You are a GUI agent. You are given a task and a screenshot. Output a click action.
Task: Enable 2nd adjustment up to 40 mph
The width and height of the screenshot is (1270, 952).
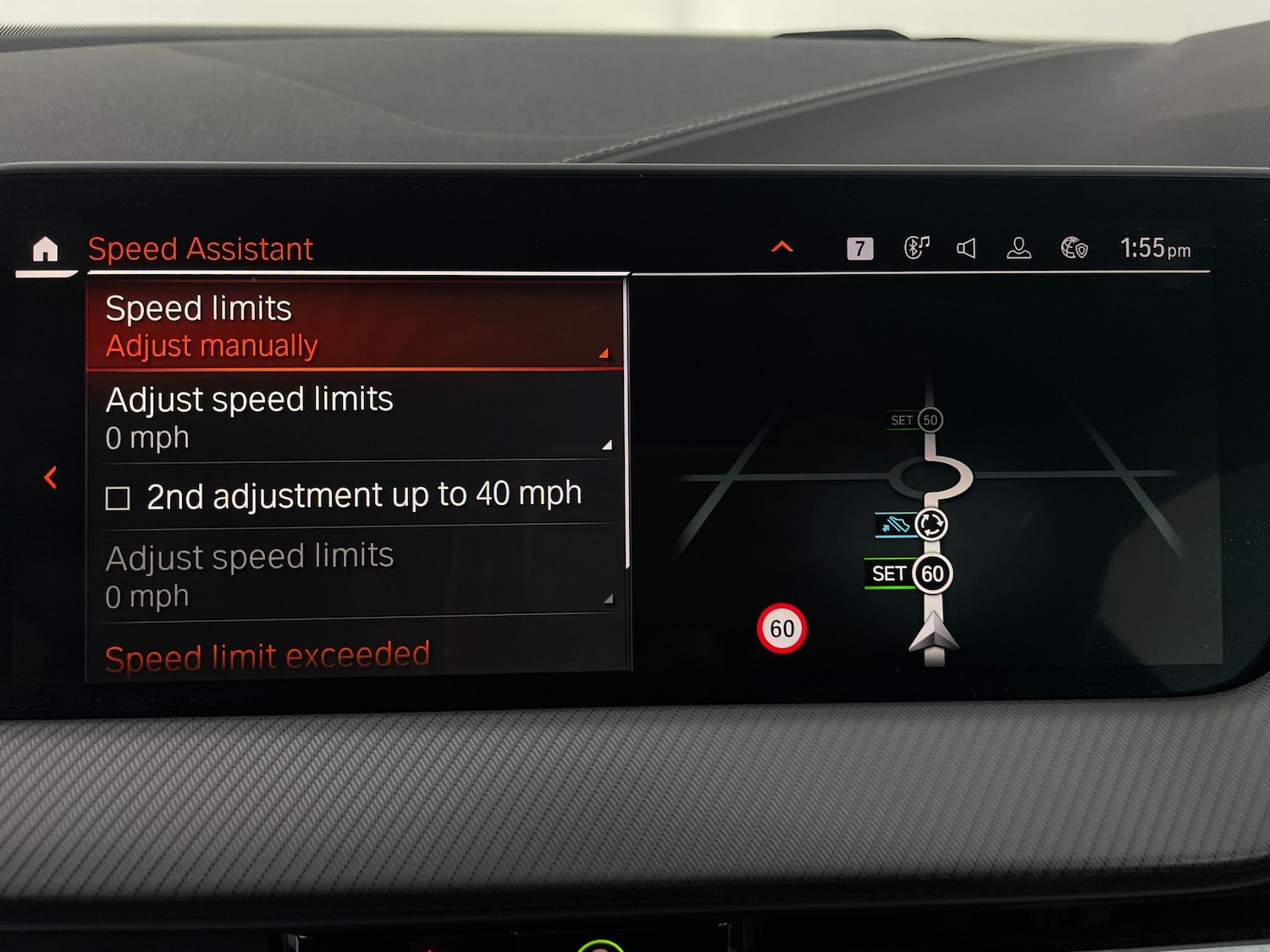point(362,494)
